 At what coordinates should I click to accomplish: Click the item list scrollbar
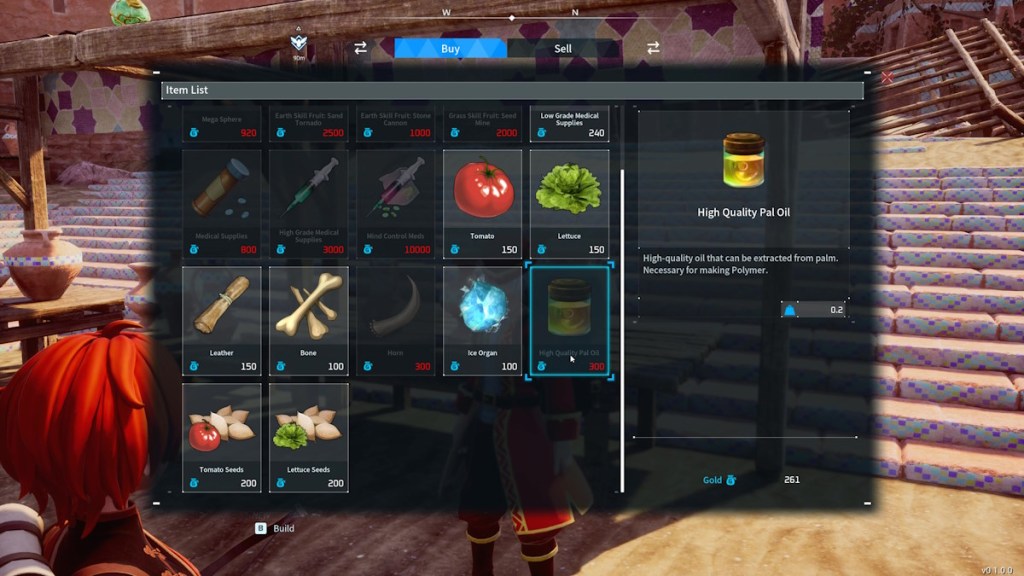point(622,330)
